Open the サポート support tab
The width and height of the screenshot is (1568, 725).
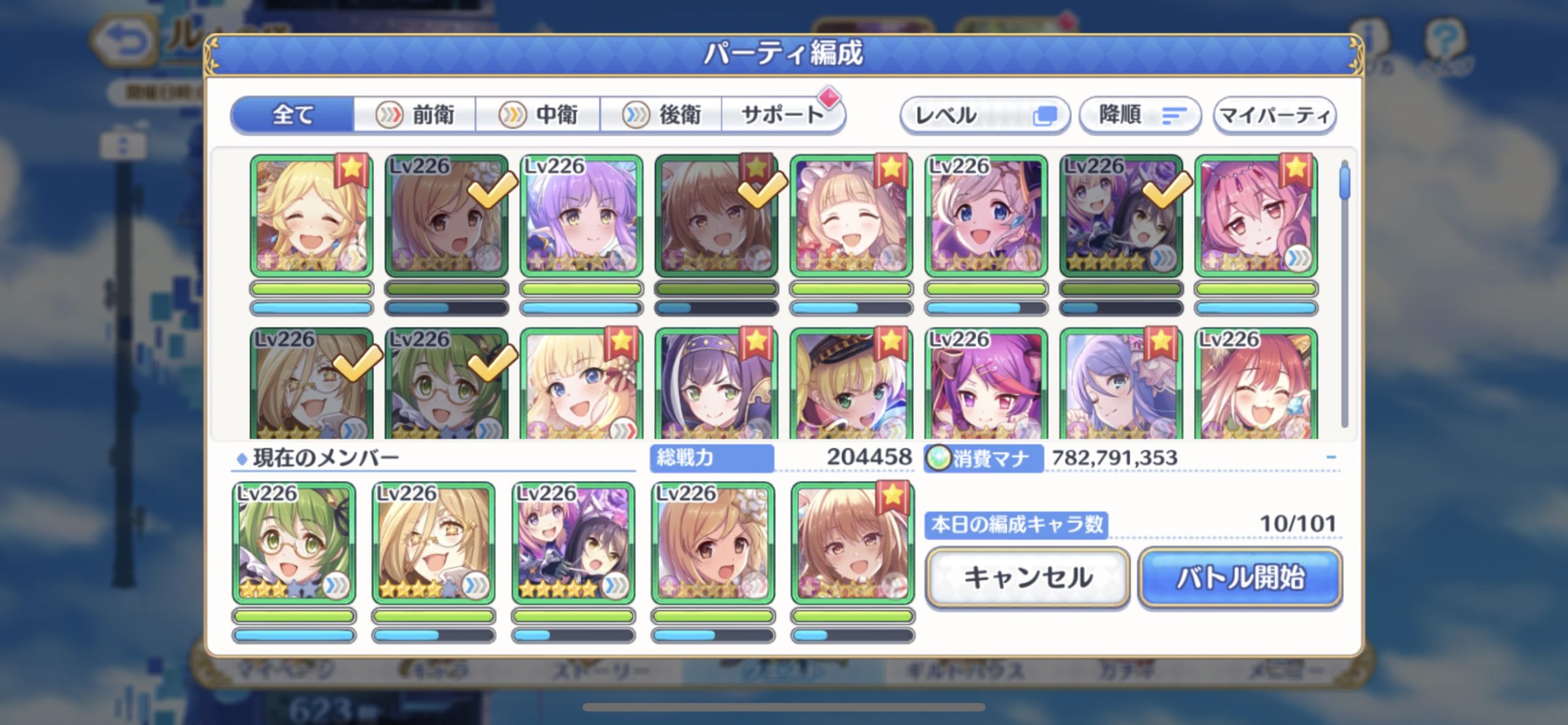782,115
